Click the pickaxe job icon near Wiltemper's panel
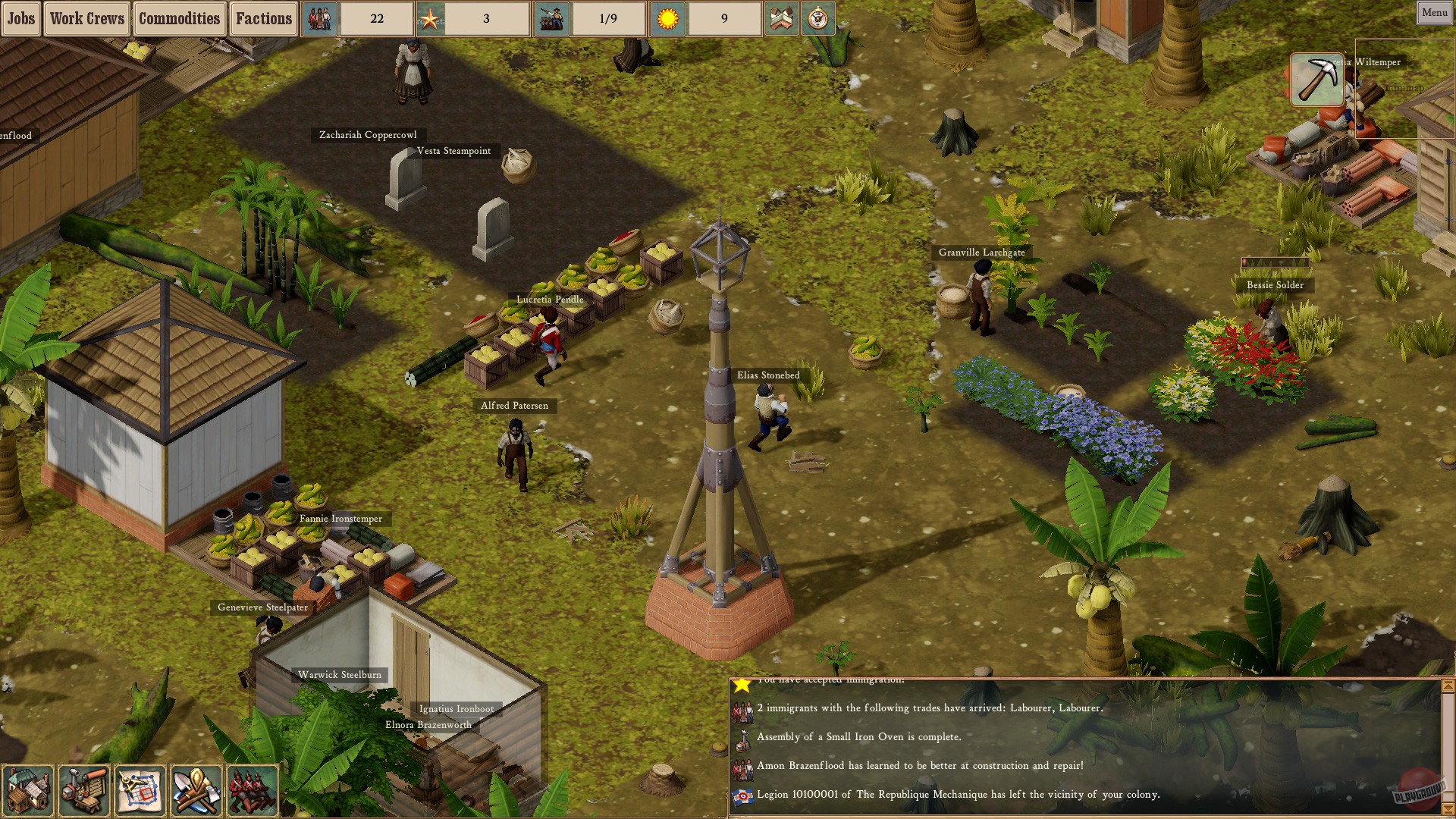The width and height of the screenshot is (1456, 819). [x=1317, y=79]
